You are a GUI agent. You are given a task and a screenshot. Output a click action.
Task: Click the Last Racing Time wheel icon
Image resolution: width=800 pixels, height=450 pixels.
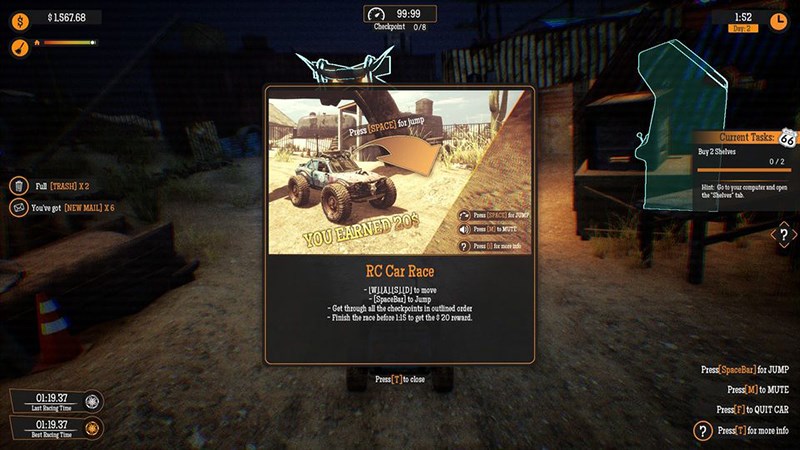93,401
